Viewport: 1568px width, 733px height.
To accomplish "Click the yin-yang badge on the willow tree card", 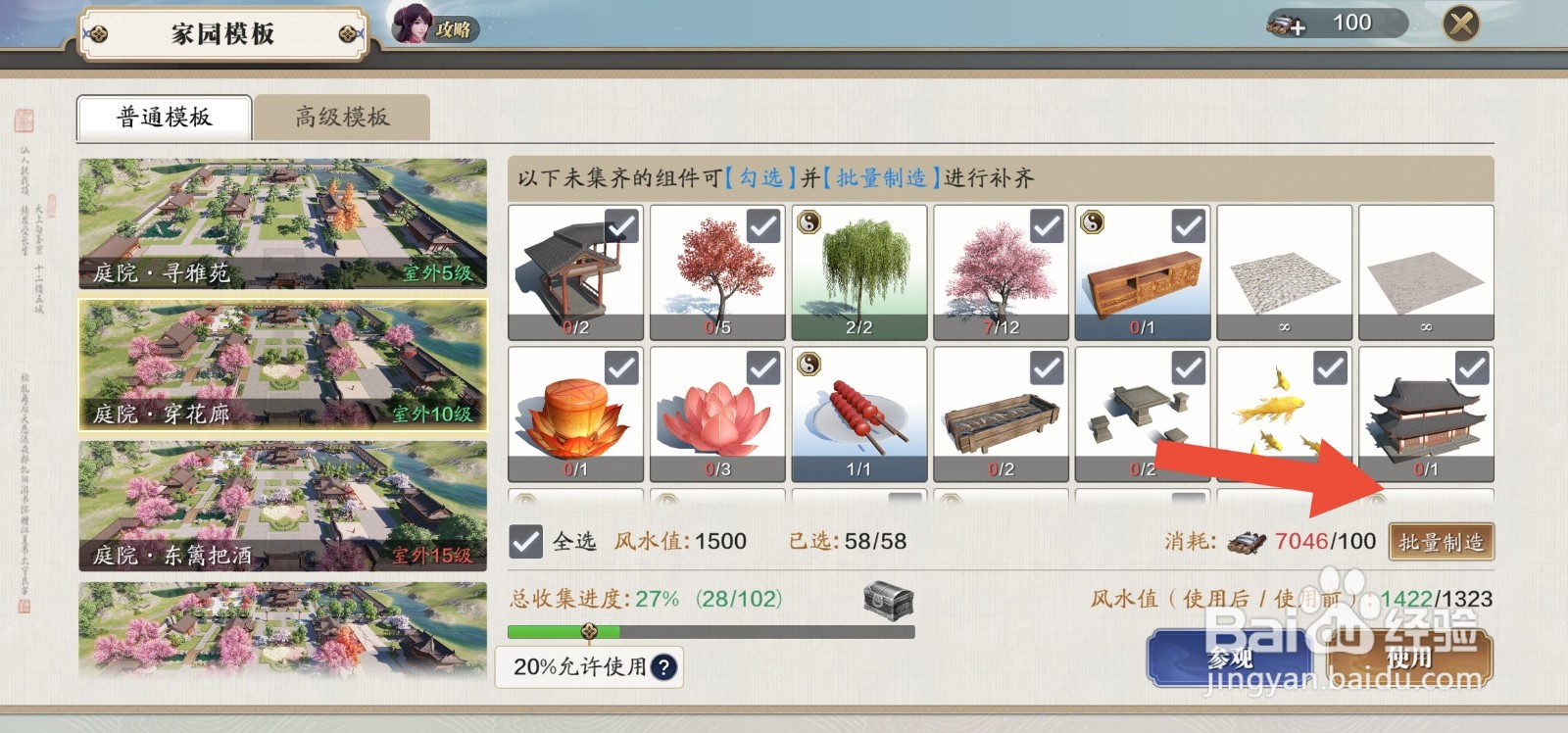I will point(808,223).
